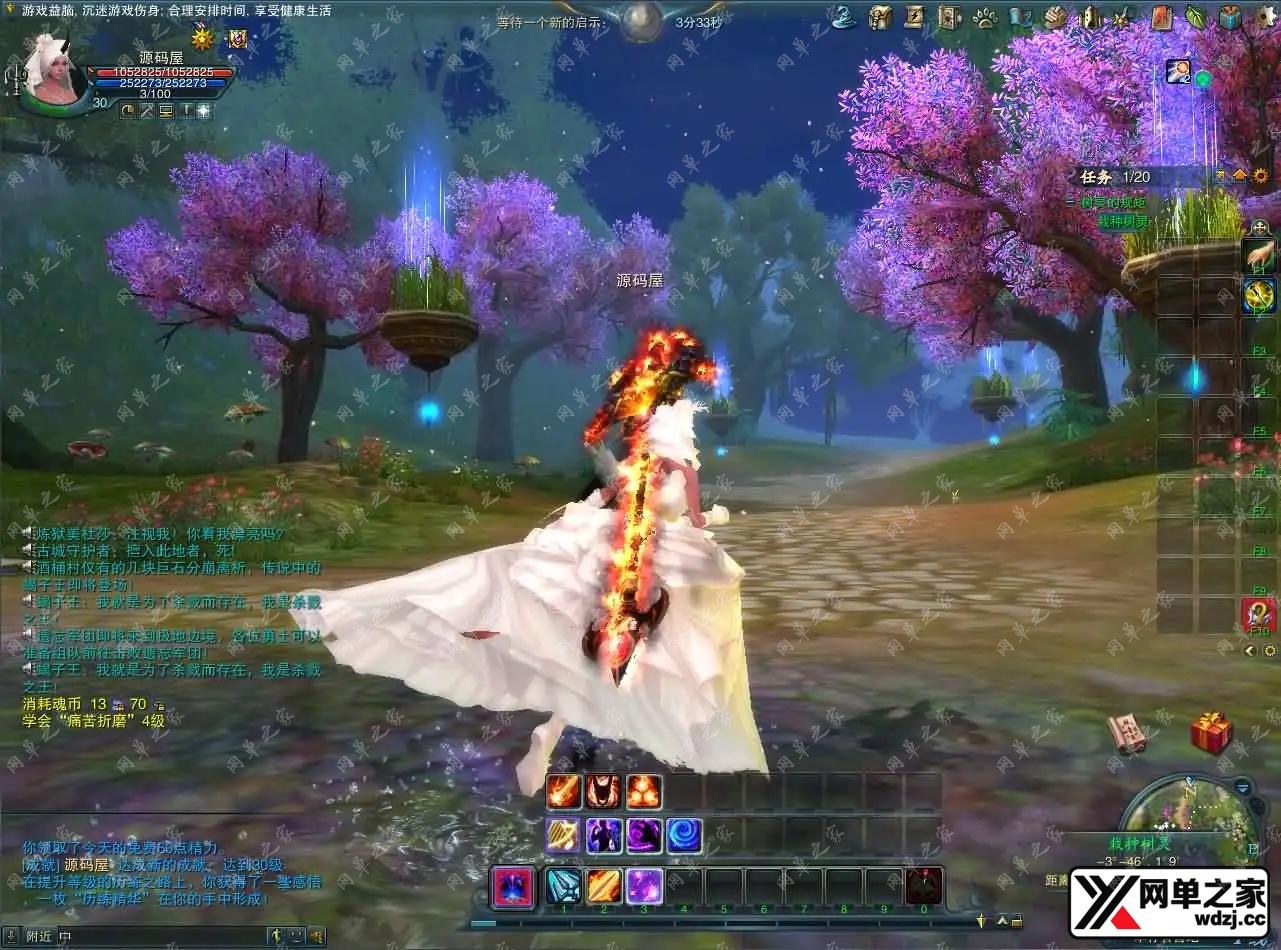
Task: Open the treasure chest icon in top bar
Action: click(879, 16)
